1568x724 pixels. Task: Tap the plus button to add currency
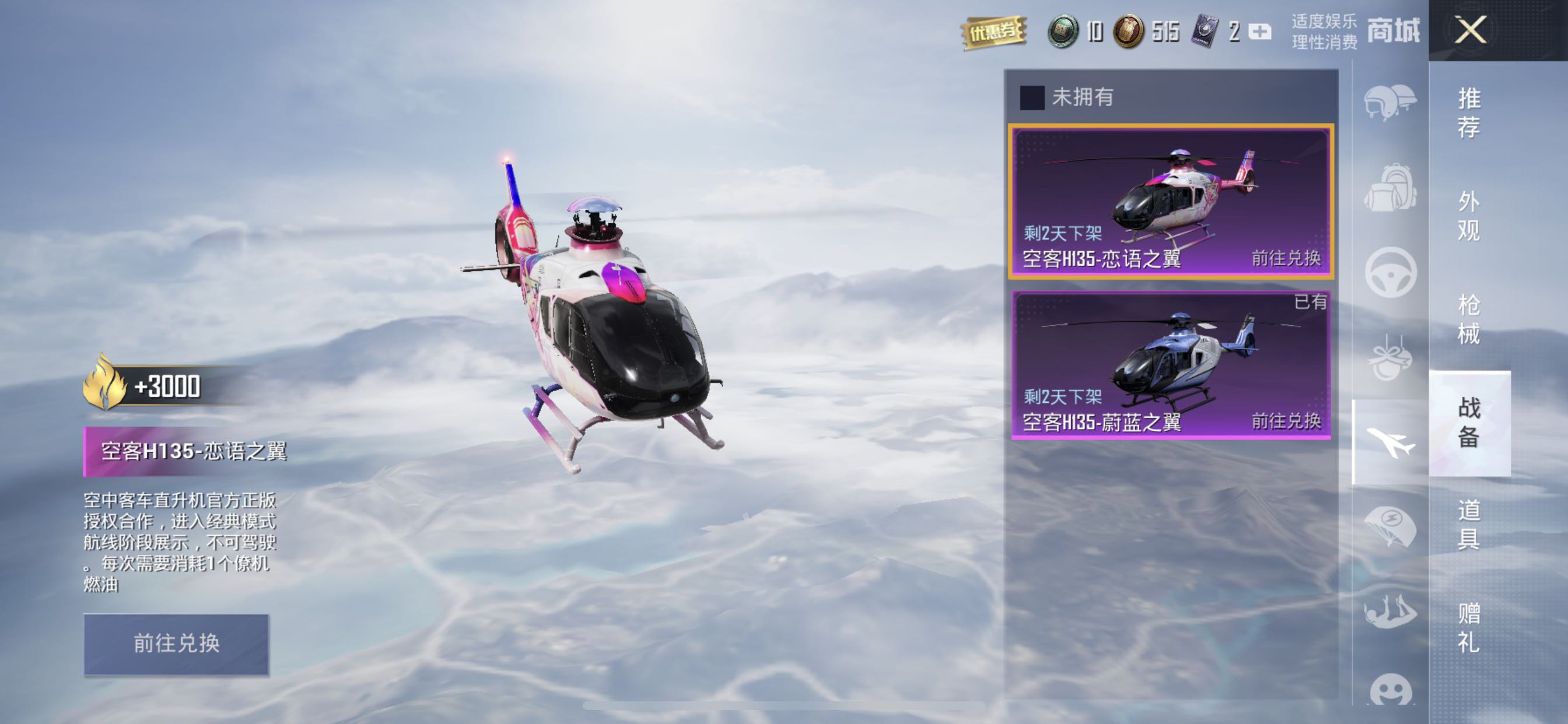click(x=1259, y=31)
